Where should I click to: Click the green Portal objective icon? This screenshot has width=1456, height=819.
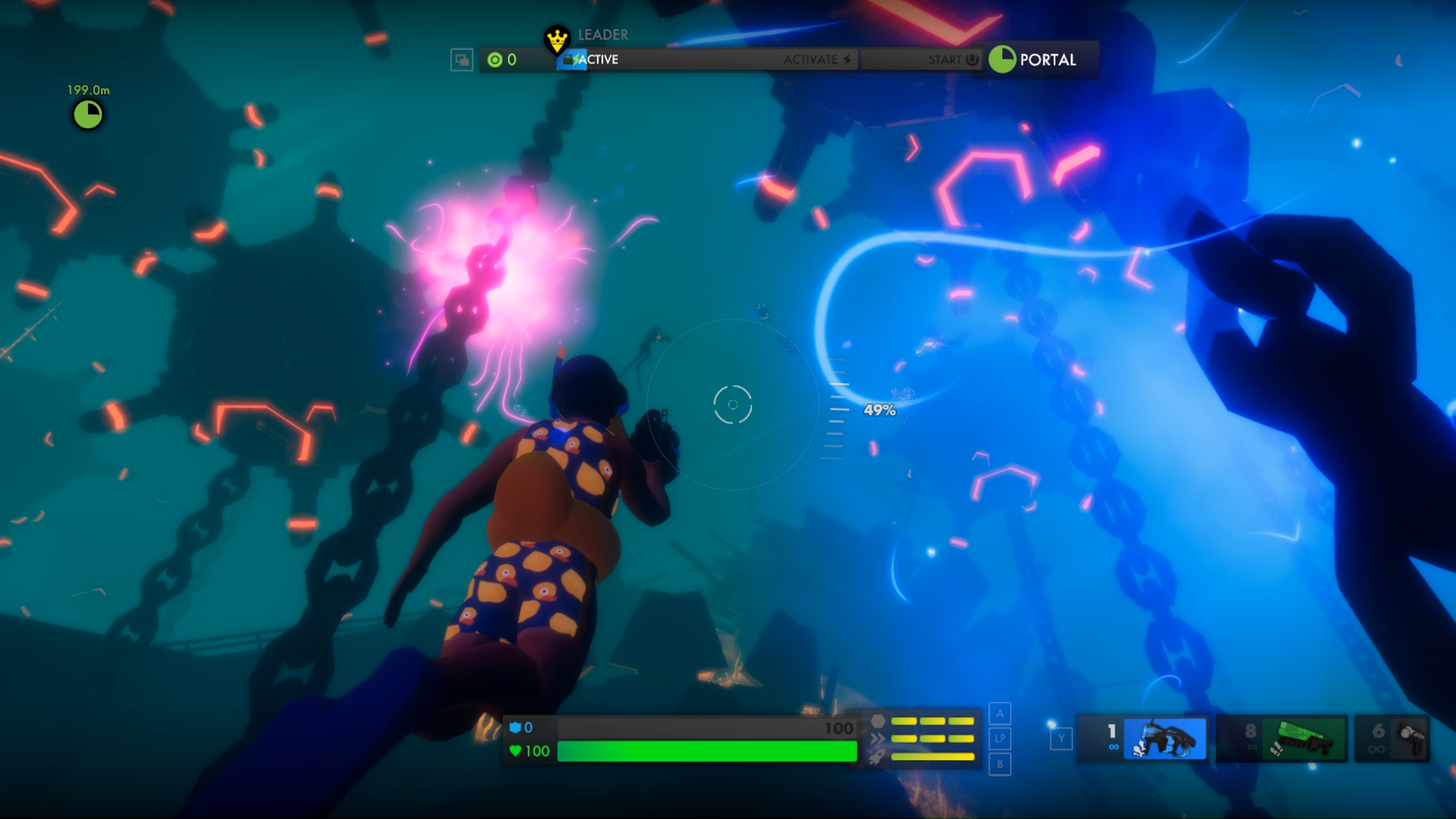coord(1003,59)
